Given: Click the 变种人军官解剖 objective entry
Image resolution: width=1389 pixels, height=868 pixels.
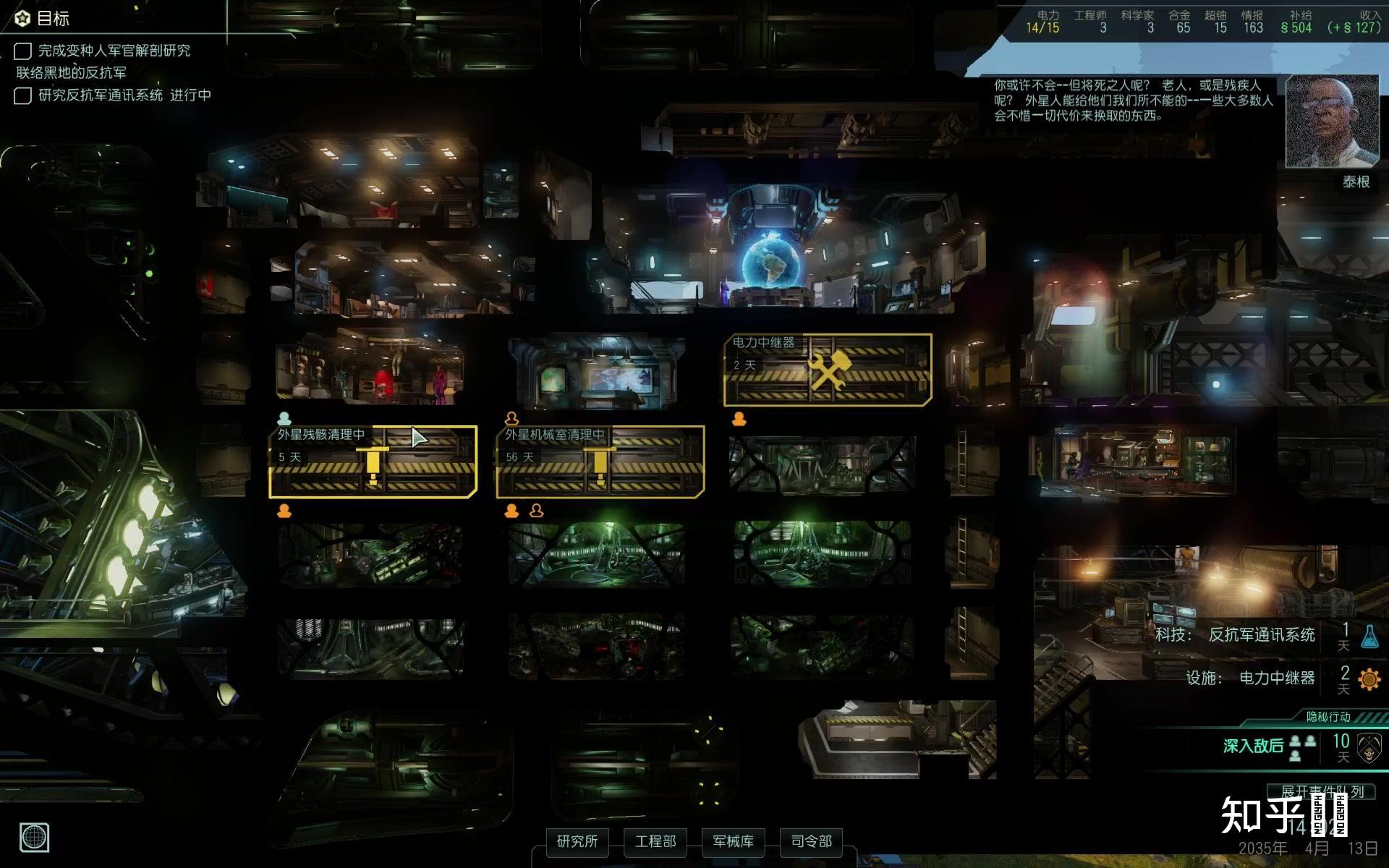Looking at the screenshot, I should [x=114, y=51].
